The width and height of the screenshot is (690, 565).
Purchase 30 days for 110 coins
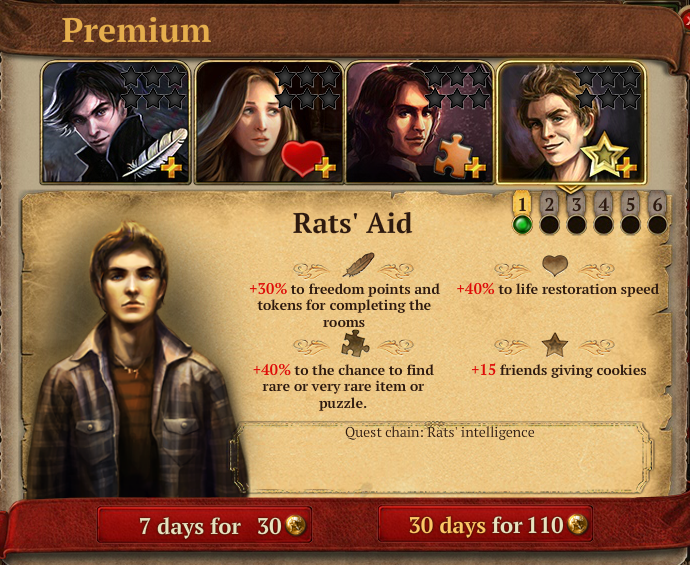(485, 526)
